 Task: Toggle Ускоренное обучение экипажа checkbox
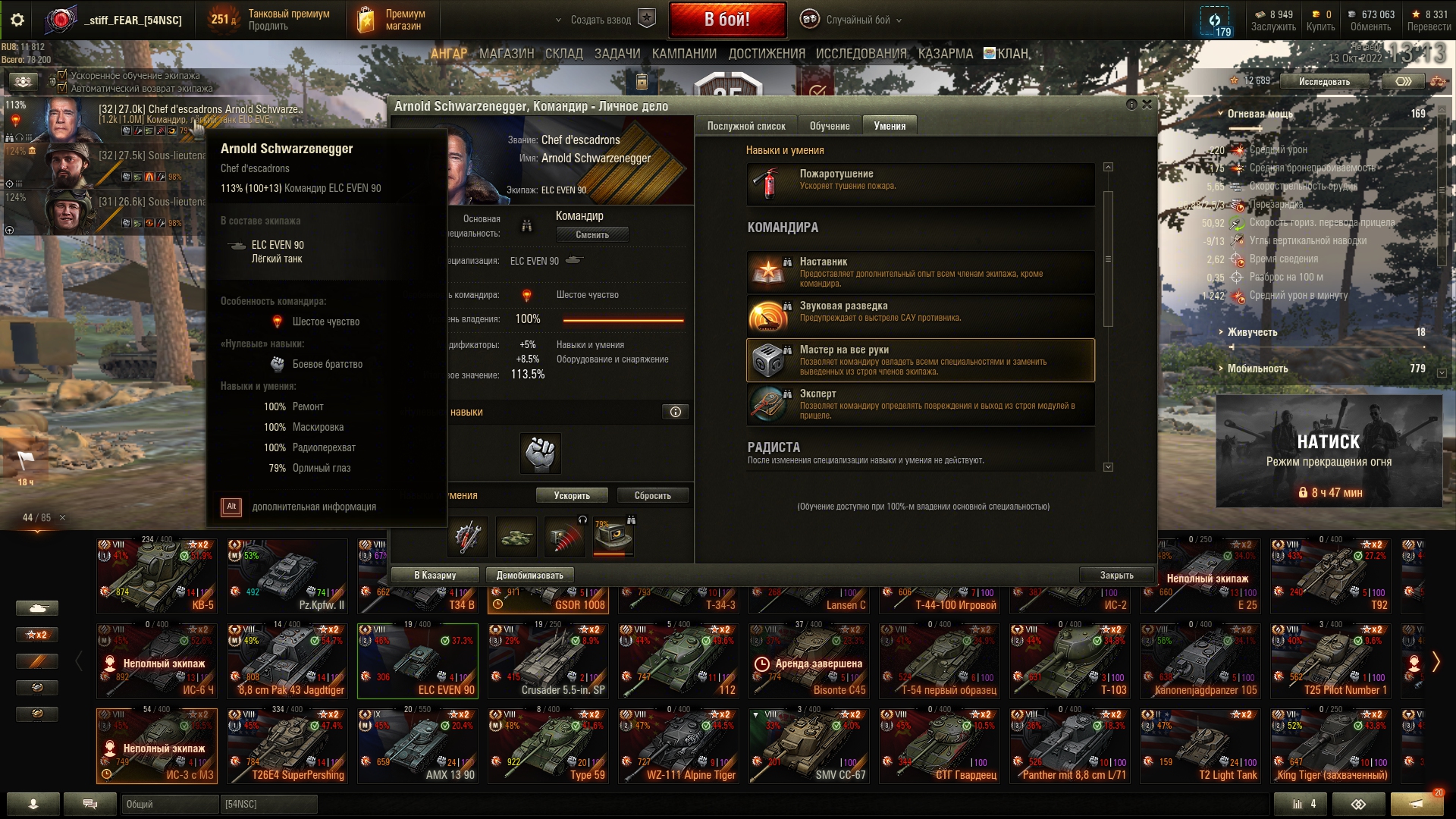pos(62,76)
